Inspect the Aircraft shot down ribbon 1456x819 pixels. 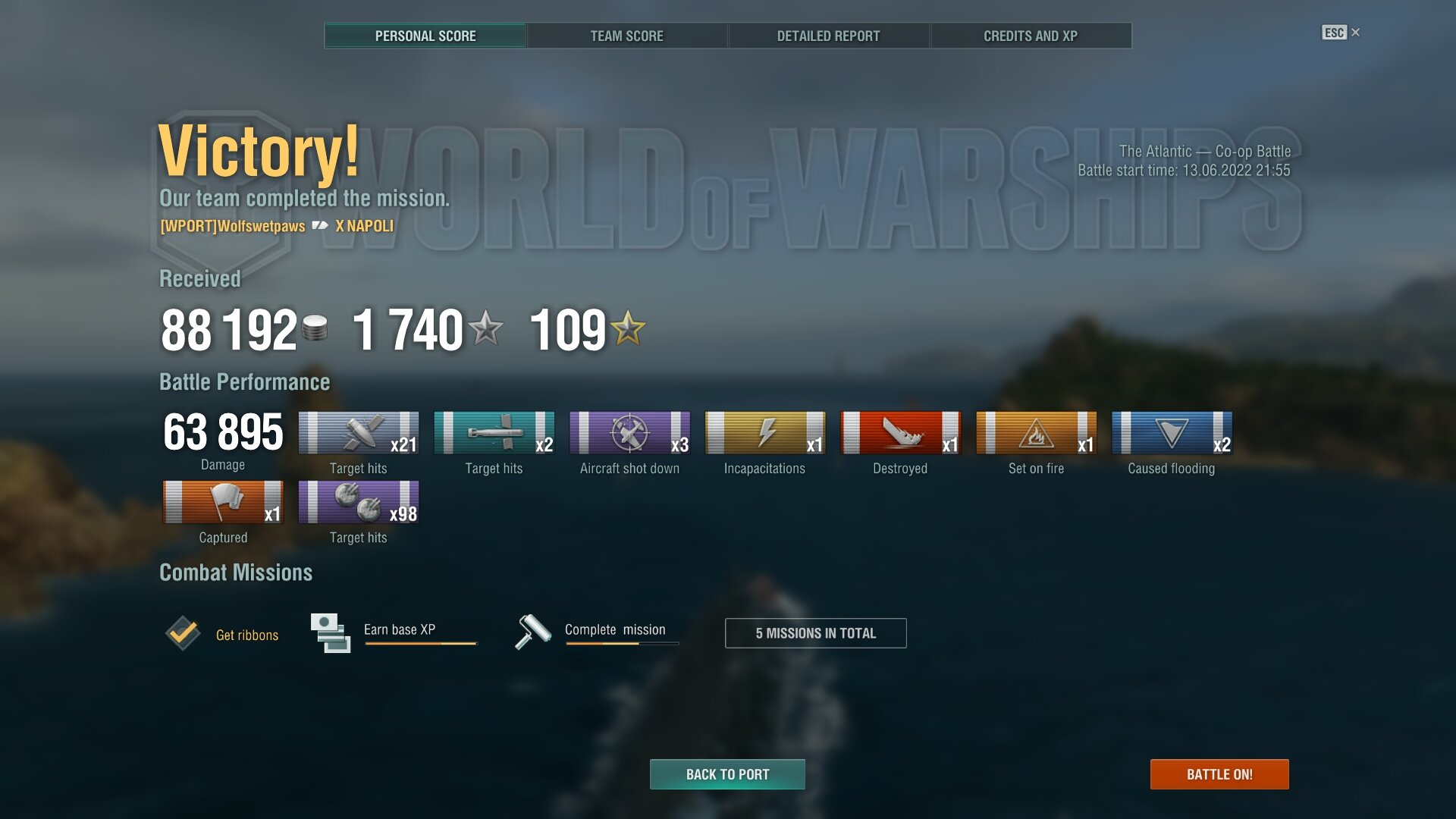(629, 434)
